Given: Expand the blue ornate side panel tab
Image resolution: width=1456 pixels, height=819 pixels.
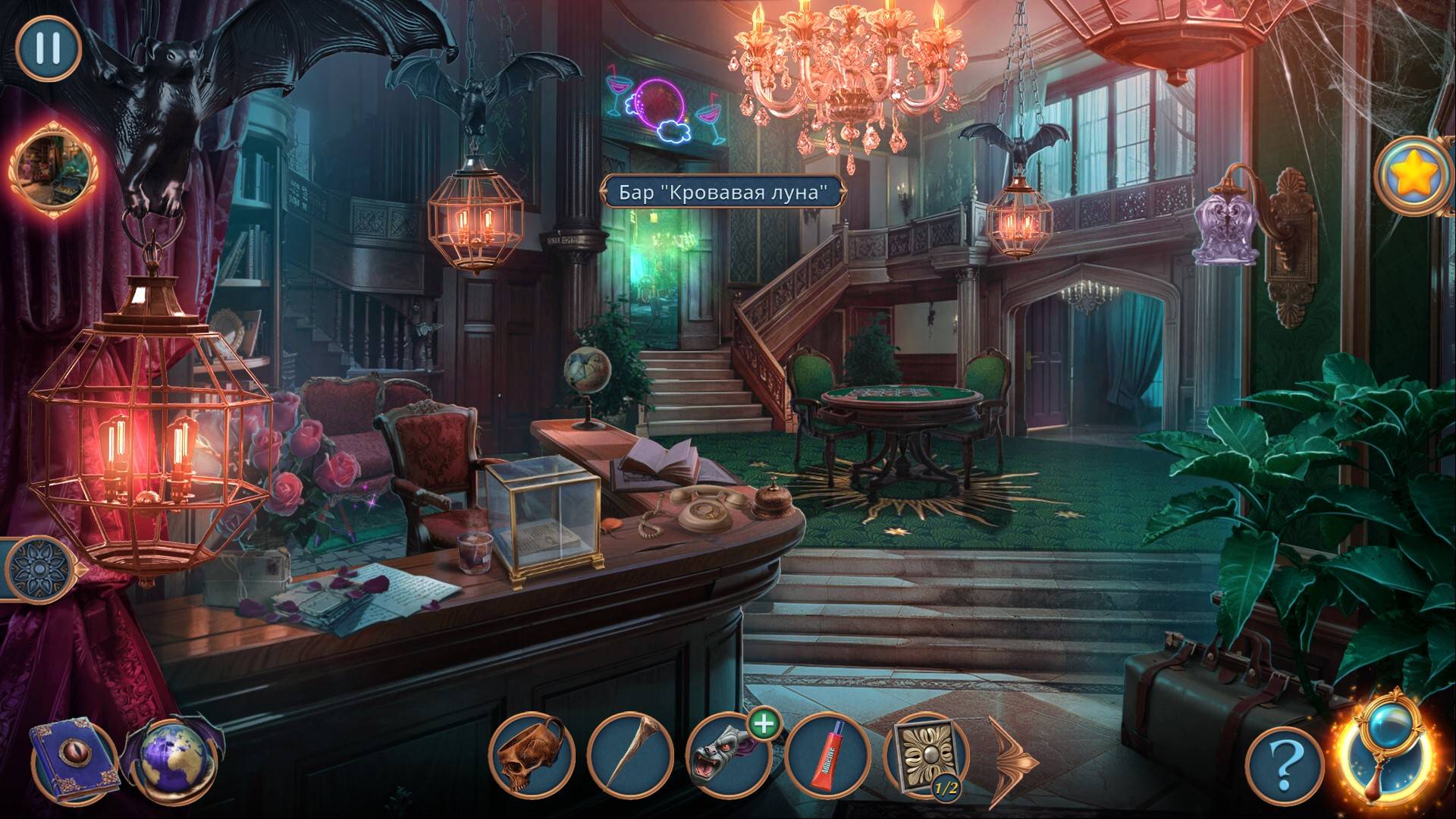Looking at the screenshot, I should tap(36, 568).
